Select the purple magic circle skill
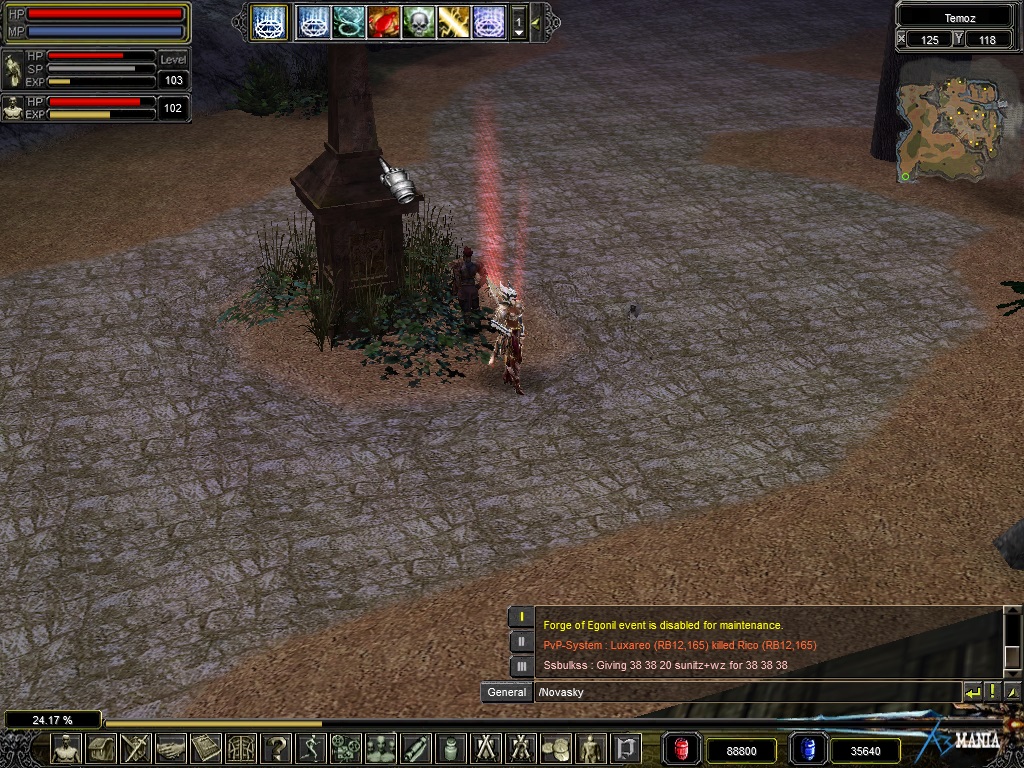Viewport: 1024px width, 768px height. click(x=488, y=21)
